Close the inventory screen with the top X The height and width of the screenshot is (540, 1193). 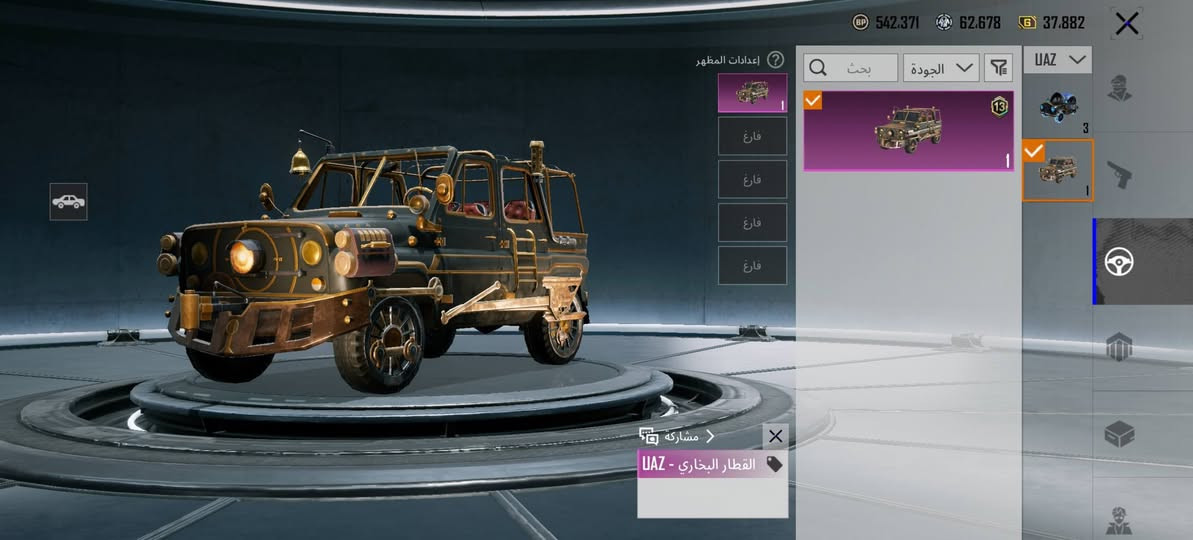tap(1127, 24)
